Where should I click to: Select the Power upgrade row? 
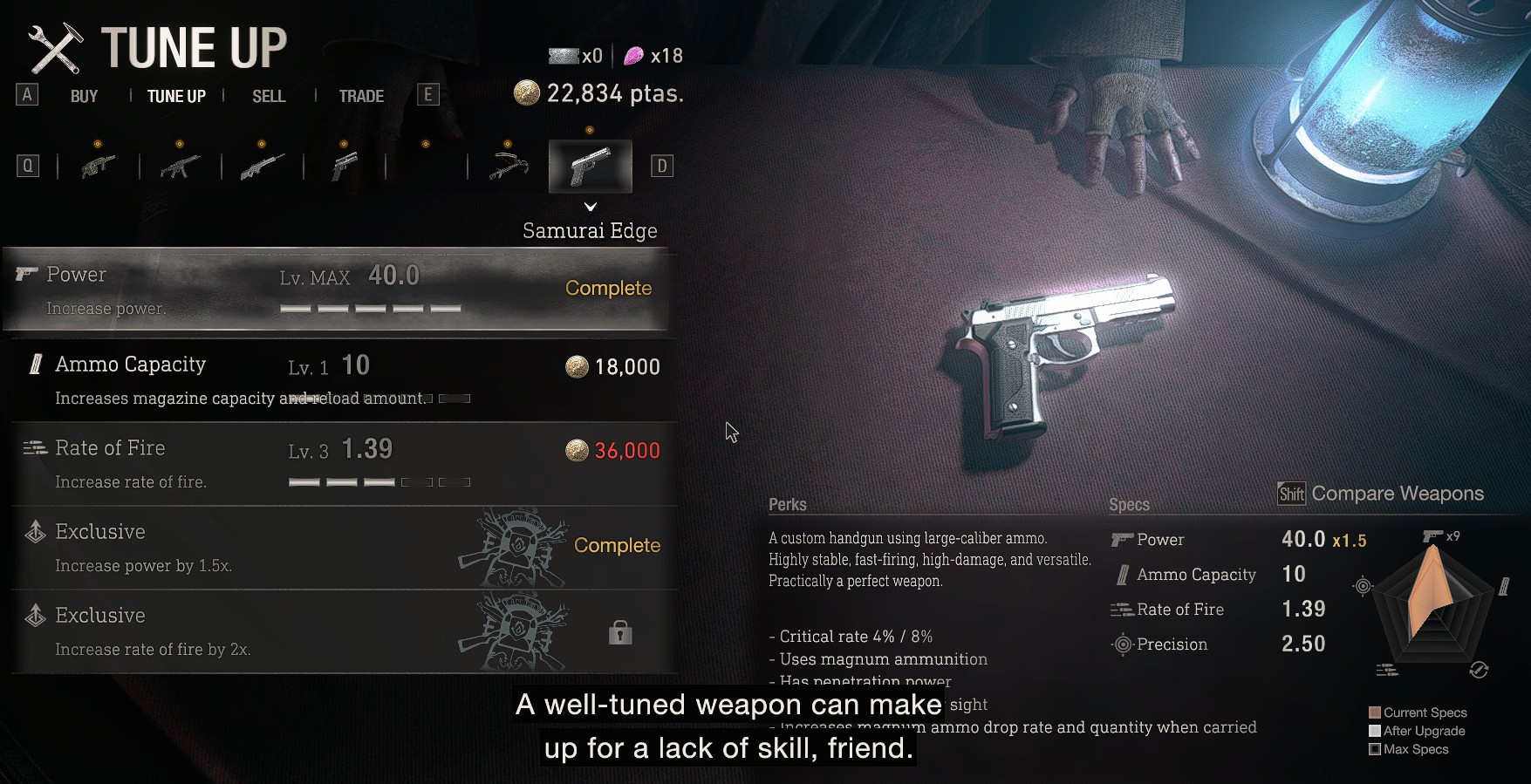[x=336, y=290]
